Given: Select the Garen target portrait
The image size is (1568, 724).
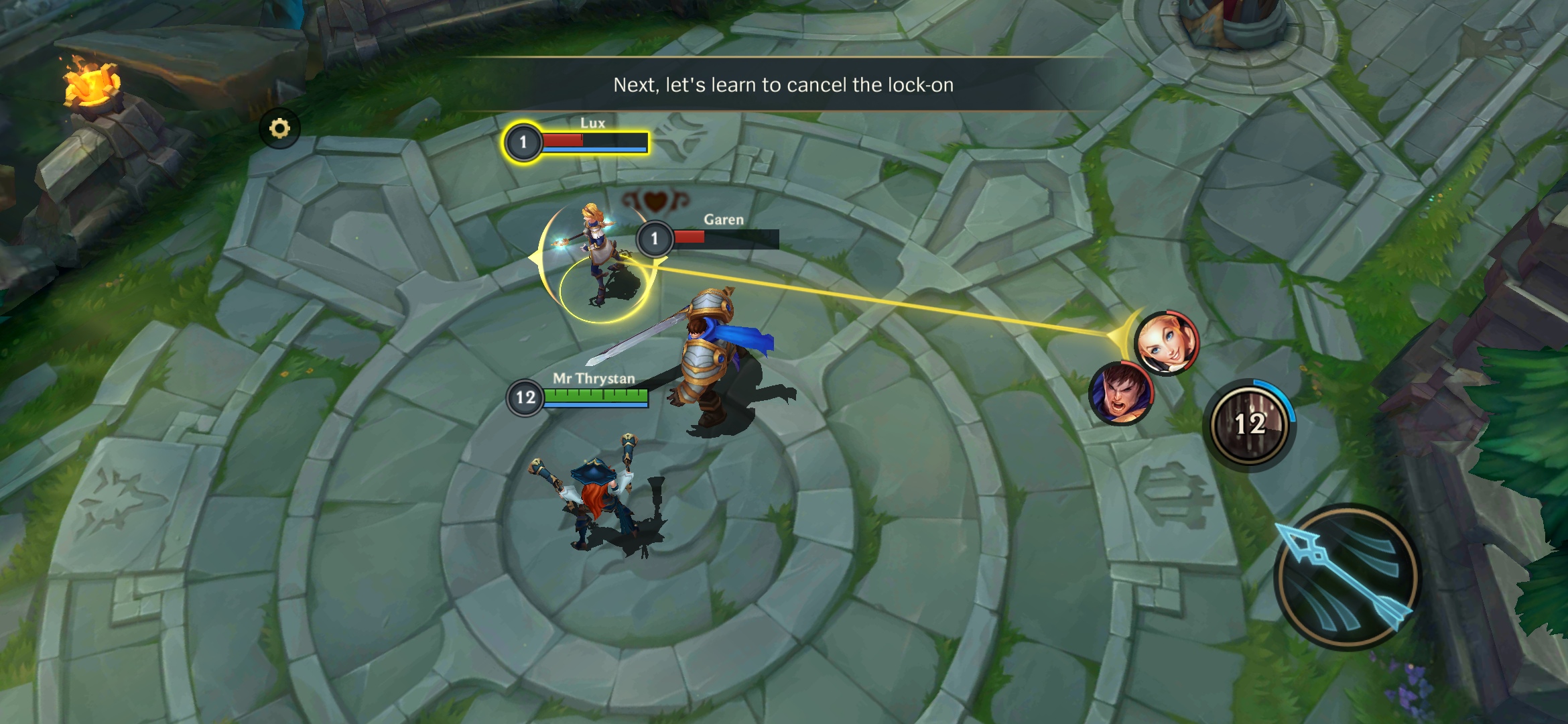Looking at the screenshot, I should (1120, 394).
